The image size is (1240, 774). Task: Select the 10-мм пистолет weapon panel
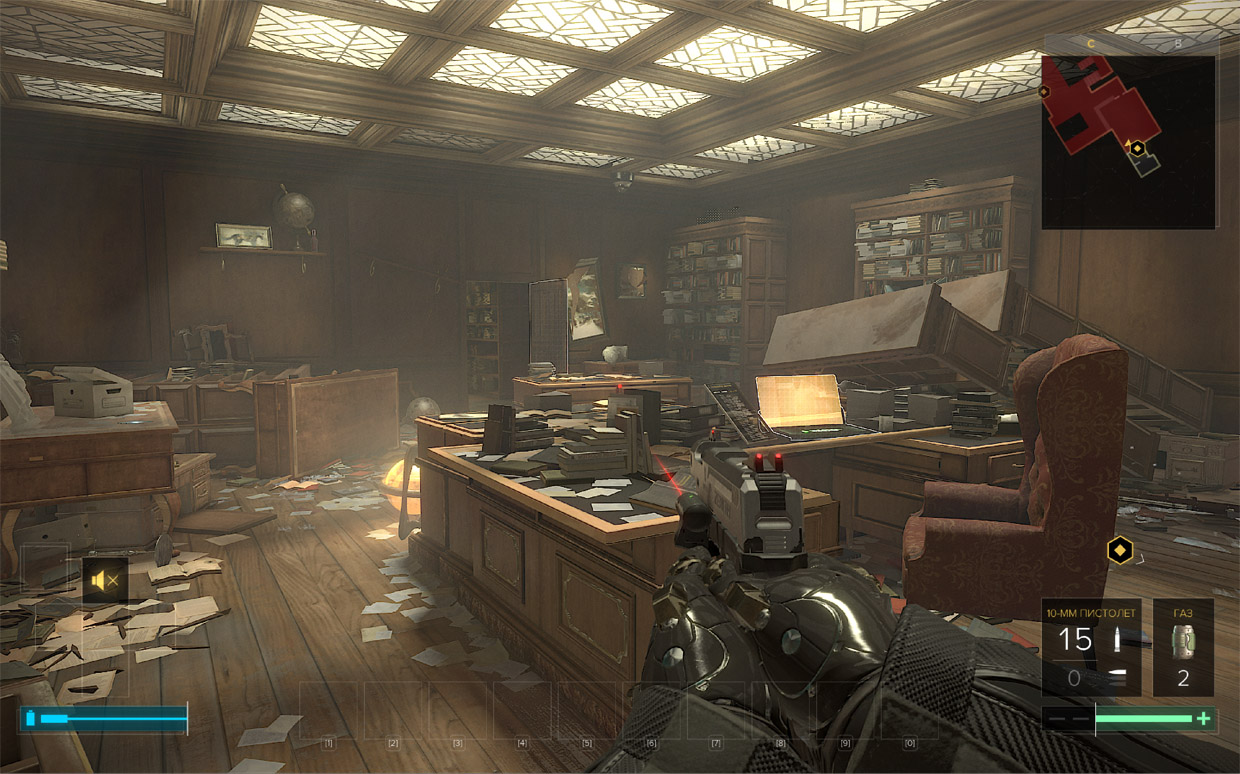pyautogui.click(x=1091, y=647)
